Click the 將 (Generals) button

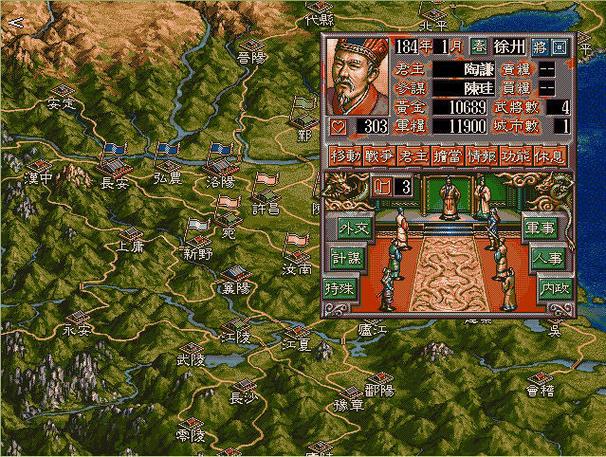click(541, 46)
